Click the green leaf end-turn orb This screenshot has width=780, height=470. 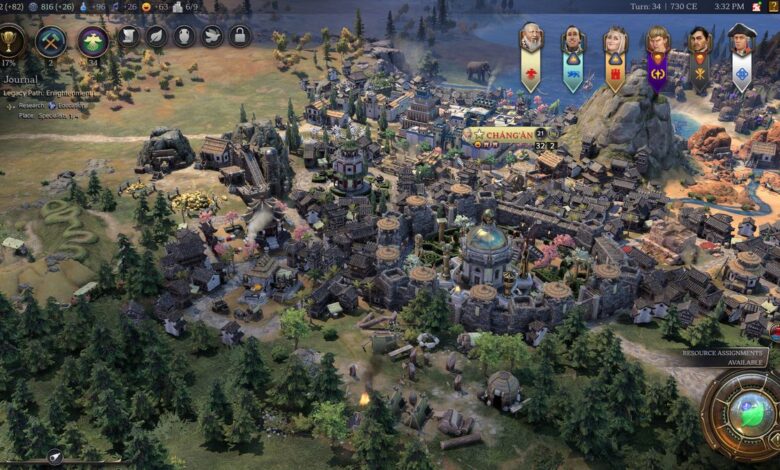[x=746, y=414]
